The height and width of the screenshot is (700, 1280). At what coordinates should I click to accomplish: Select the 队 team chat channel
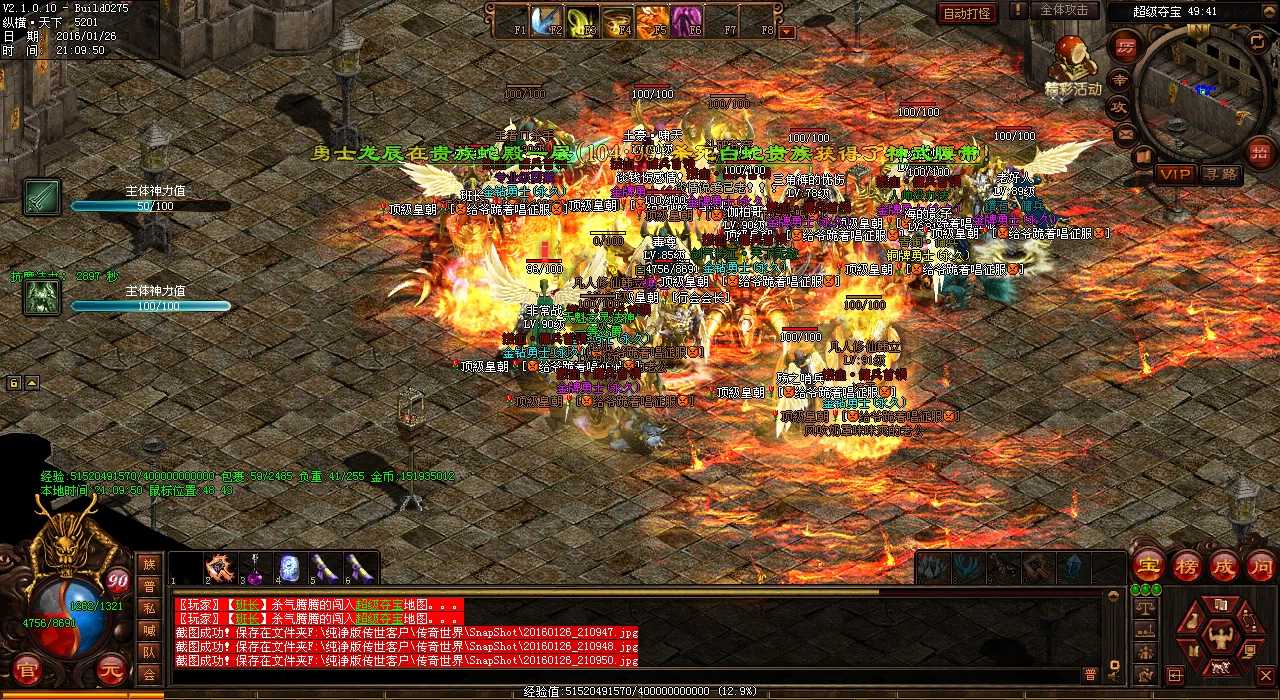(x=149, y=652)
